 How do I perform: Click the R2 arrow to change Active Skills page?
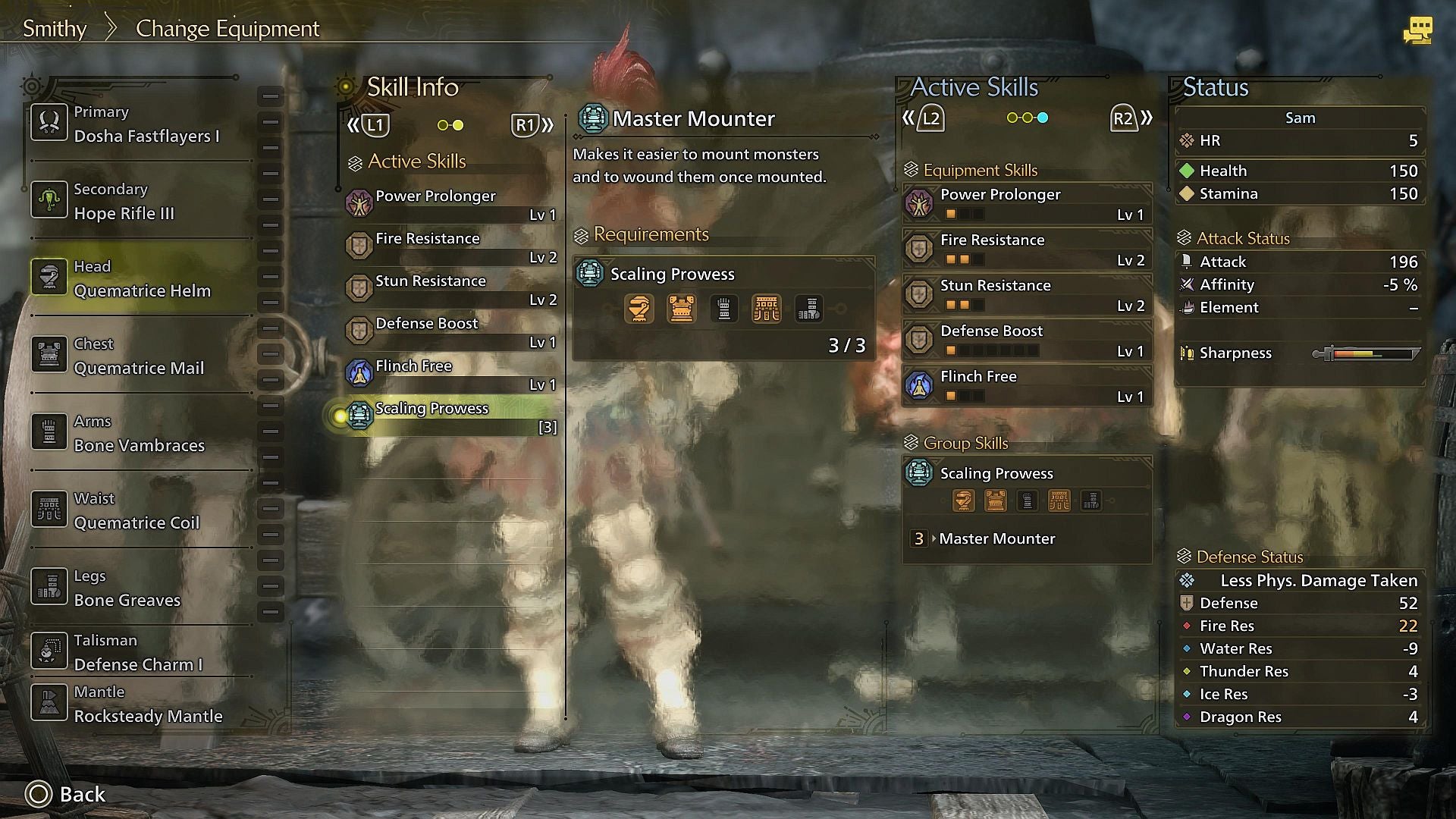(1125, 118)
